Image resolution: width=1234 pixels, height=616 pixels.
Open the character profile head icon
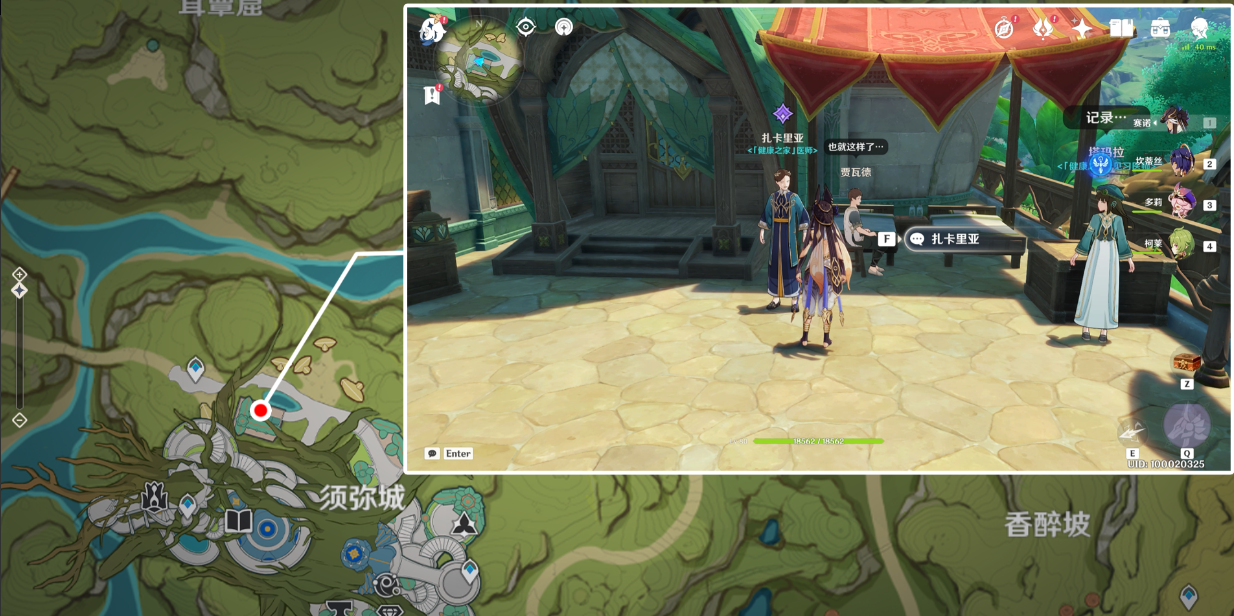(1199, 28)
